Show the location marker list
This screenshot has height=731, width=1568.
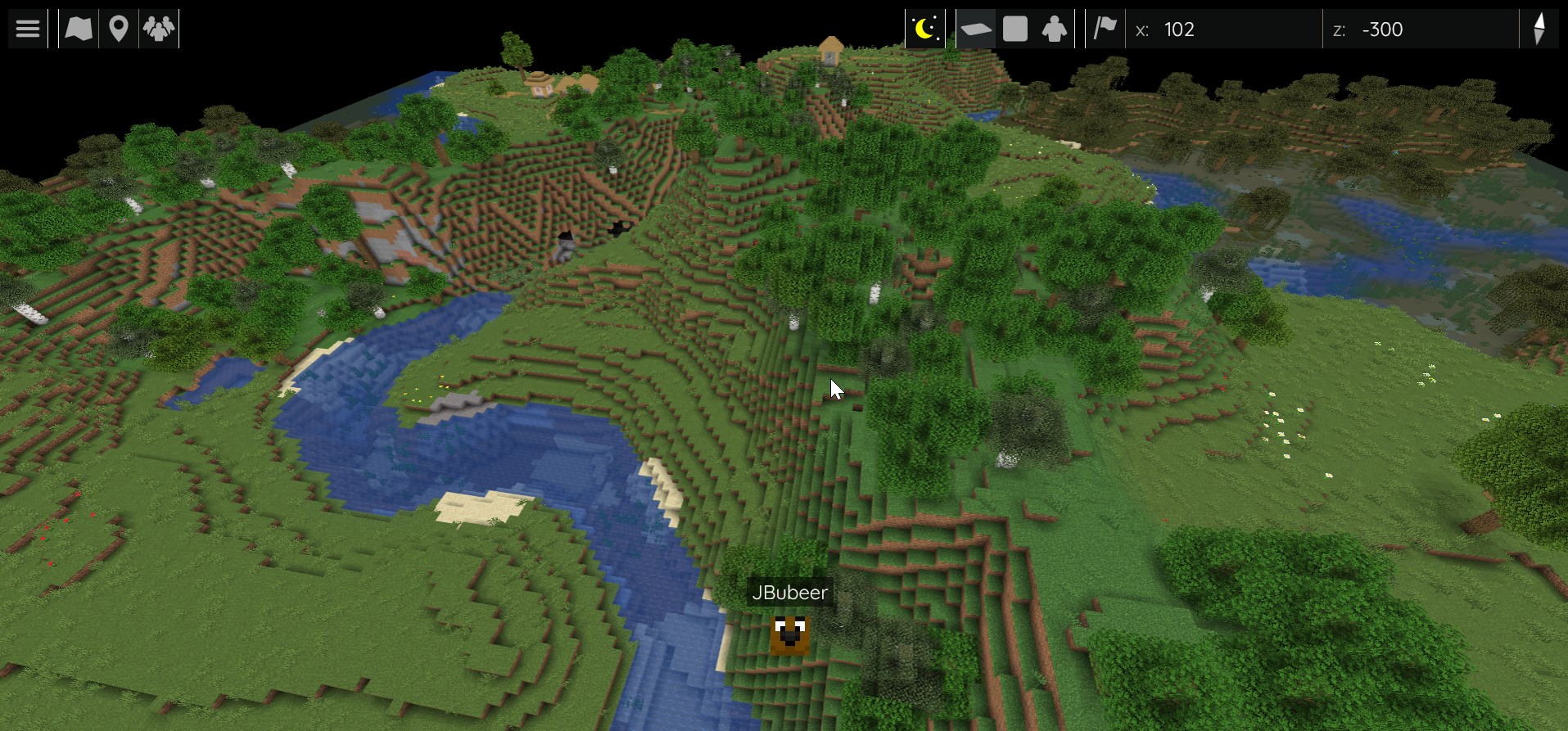(x=119, y=29)
